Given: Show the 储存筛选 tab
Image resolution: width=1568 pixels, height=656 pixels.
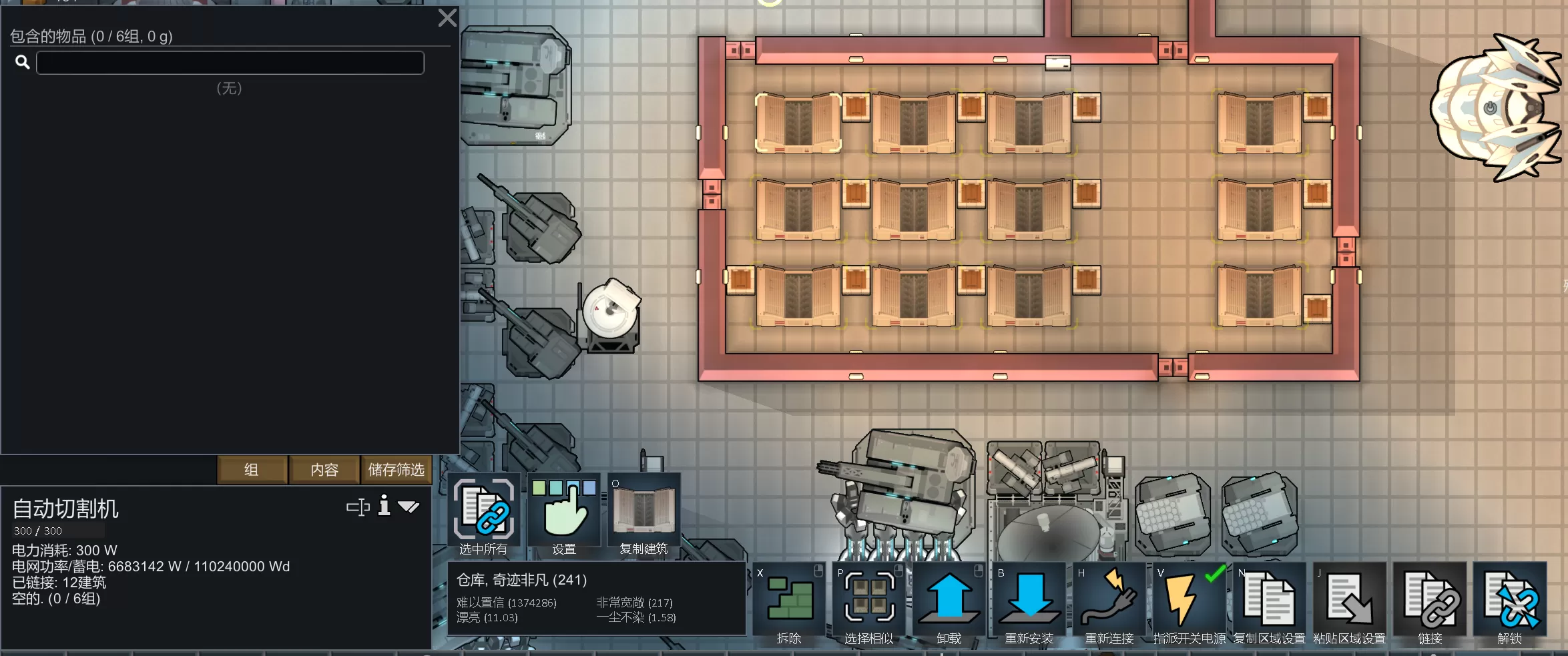Looking at the screenshot, I should click(x=396, y=470).
